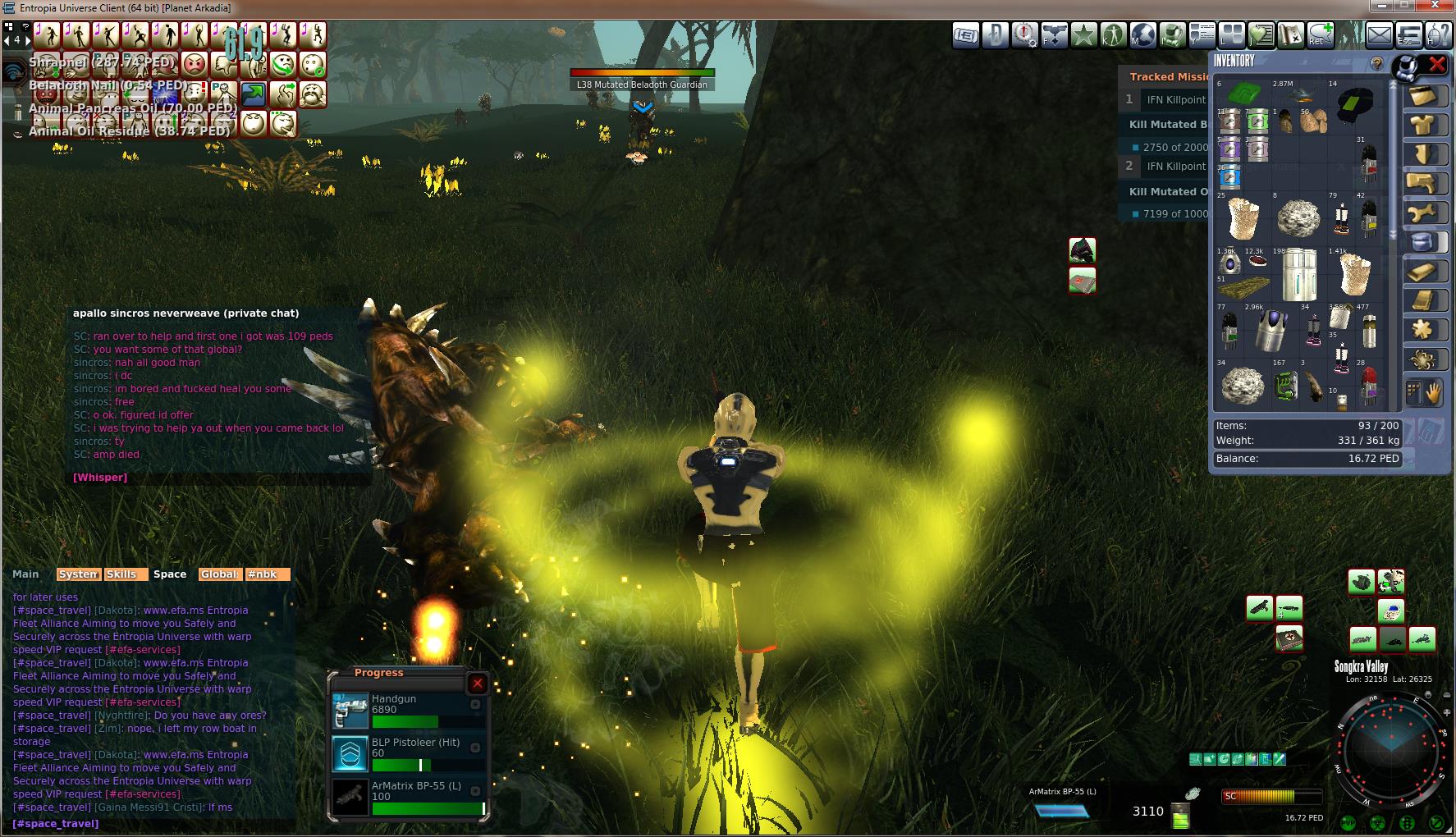Open the Inventory help question mark

coord(1376,63)
